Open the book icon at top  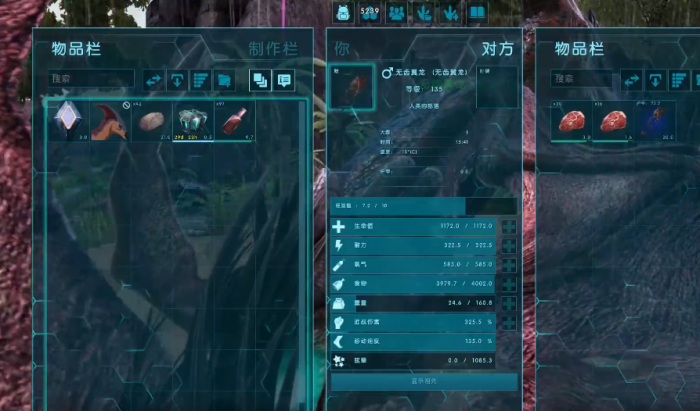coord(477,13)
